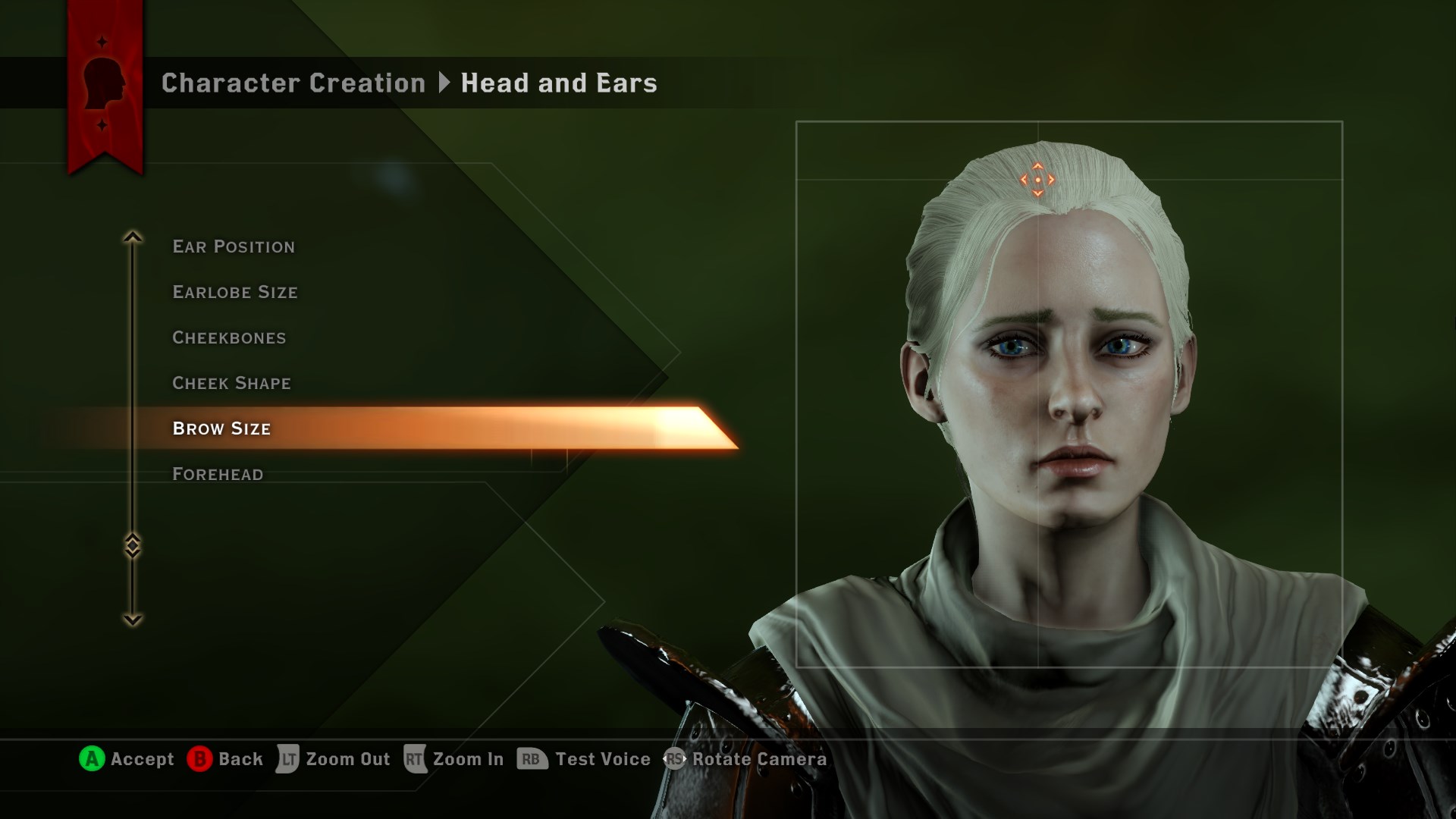Select the Ear Position option

pos(234,246)
